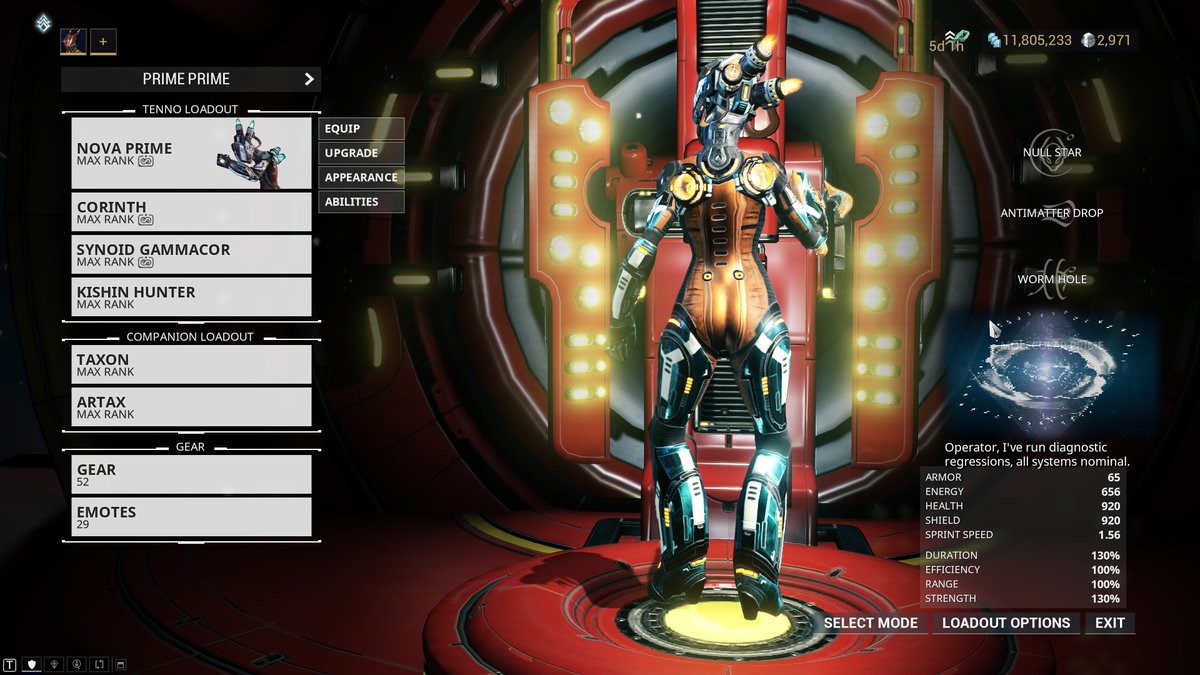Open the Upgrade option
This screenshot has width=1200, height=675.
pos(361,153)
